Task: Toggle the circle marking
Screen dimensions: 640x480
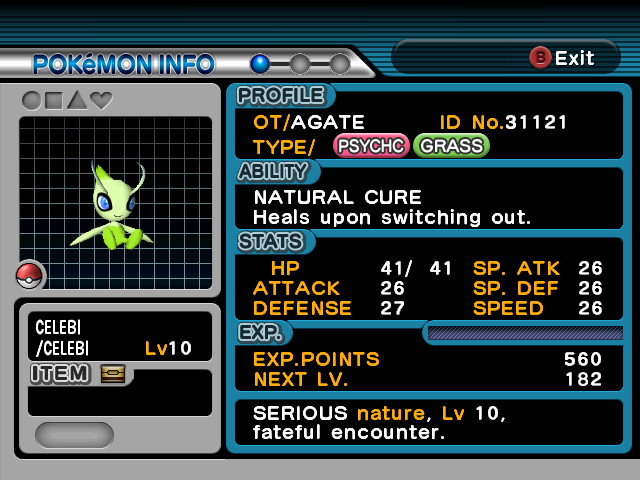Action: coord(31,101)
